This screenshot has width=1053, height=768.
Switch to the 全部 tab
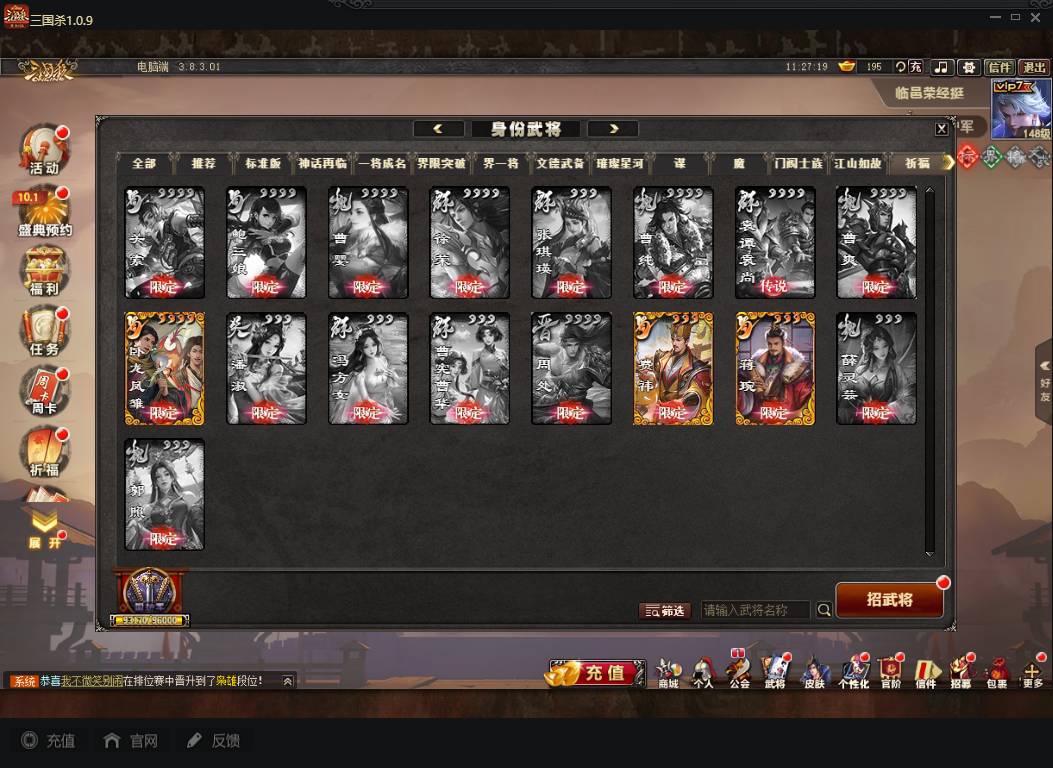pyautogui.click(x=144, y=163)
